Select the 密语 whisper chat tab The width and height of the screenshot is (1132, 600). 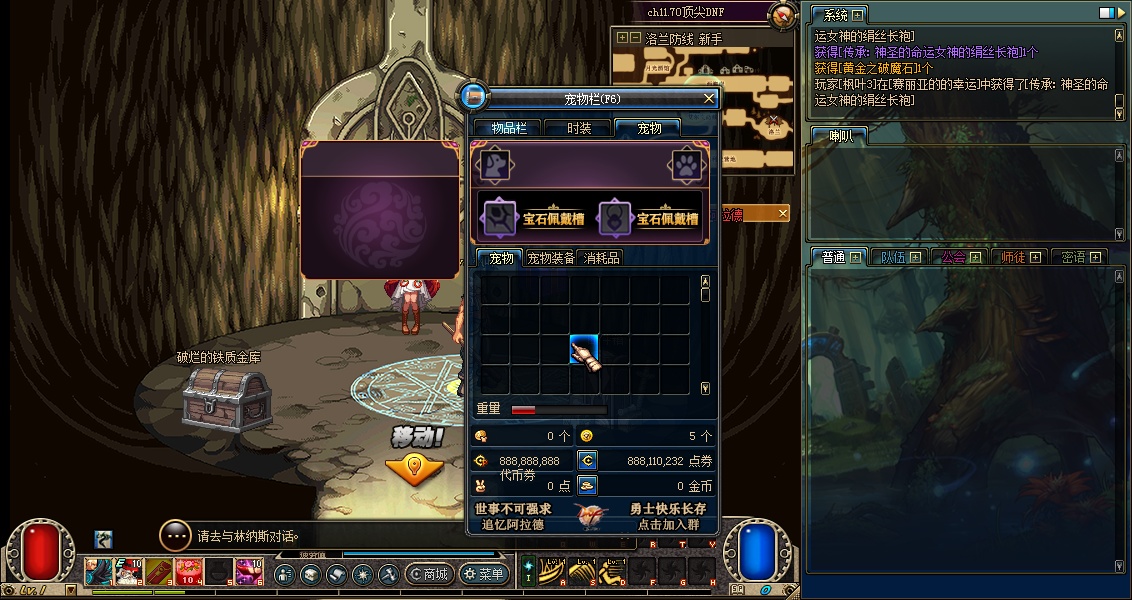click(1080, 257)
